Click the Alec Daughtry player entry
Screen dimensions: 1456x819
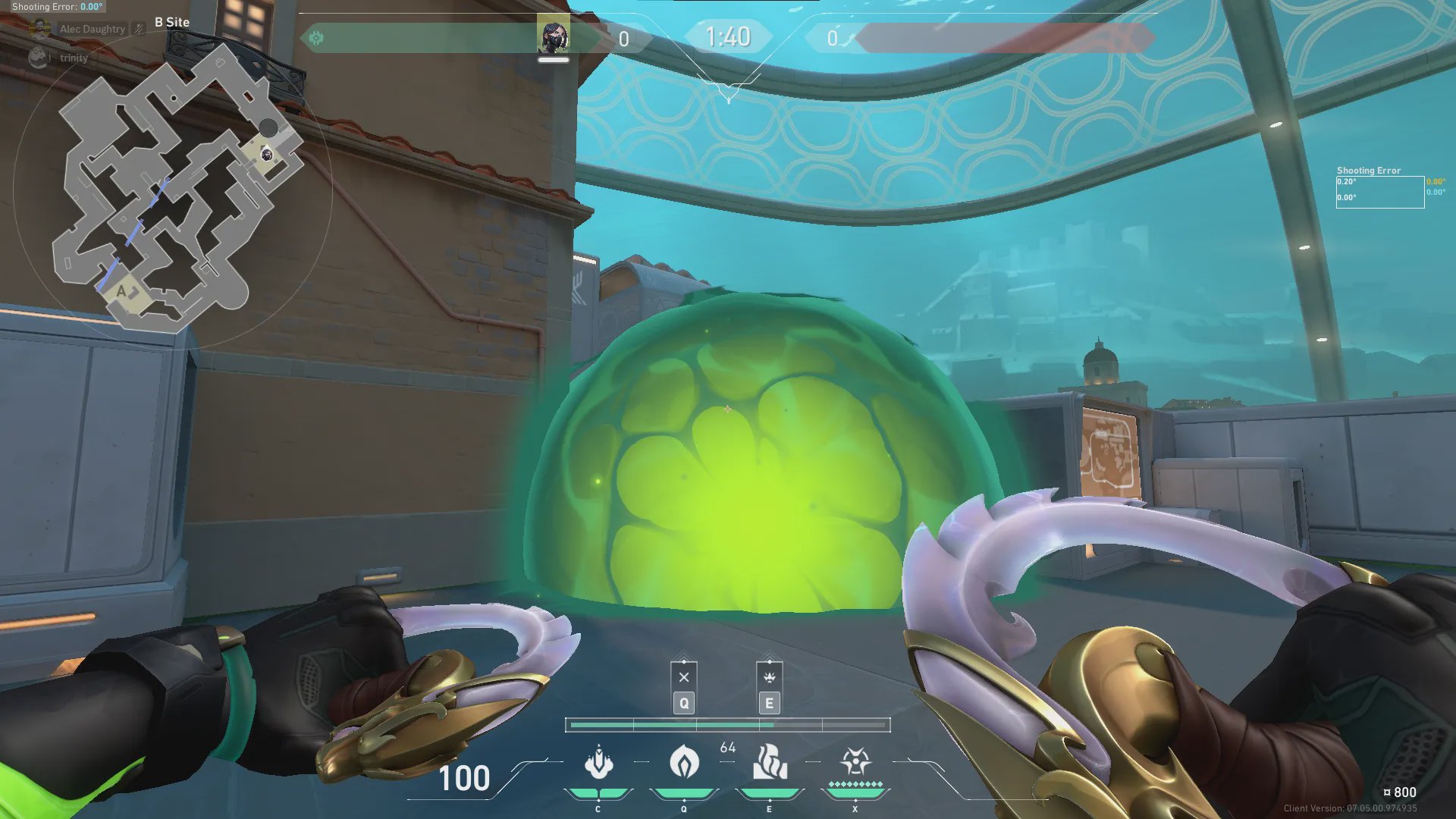point(92,30)
